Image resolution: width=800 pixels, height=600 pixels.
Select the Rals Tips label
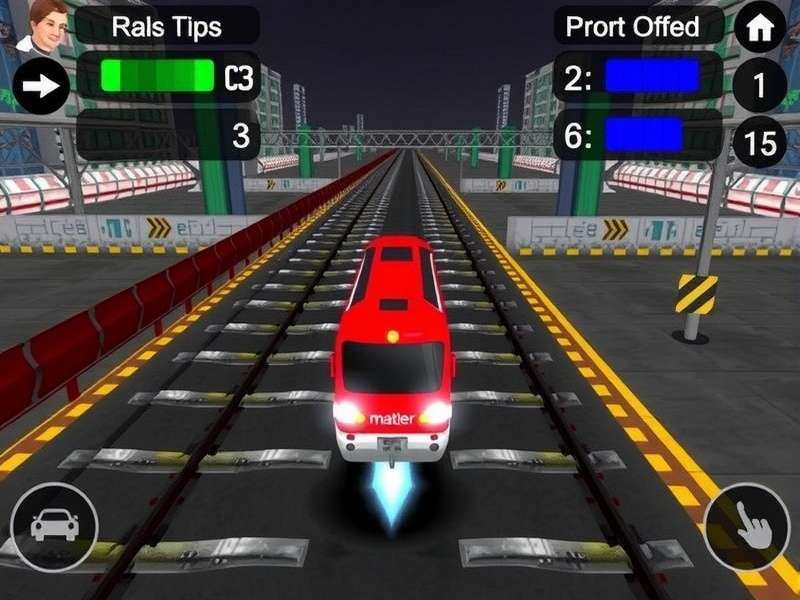click(166, 26)
